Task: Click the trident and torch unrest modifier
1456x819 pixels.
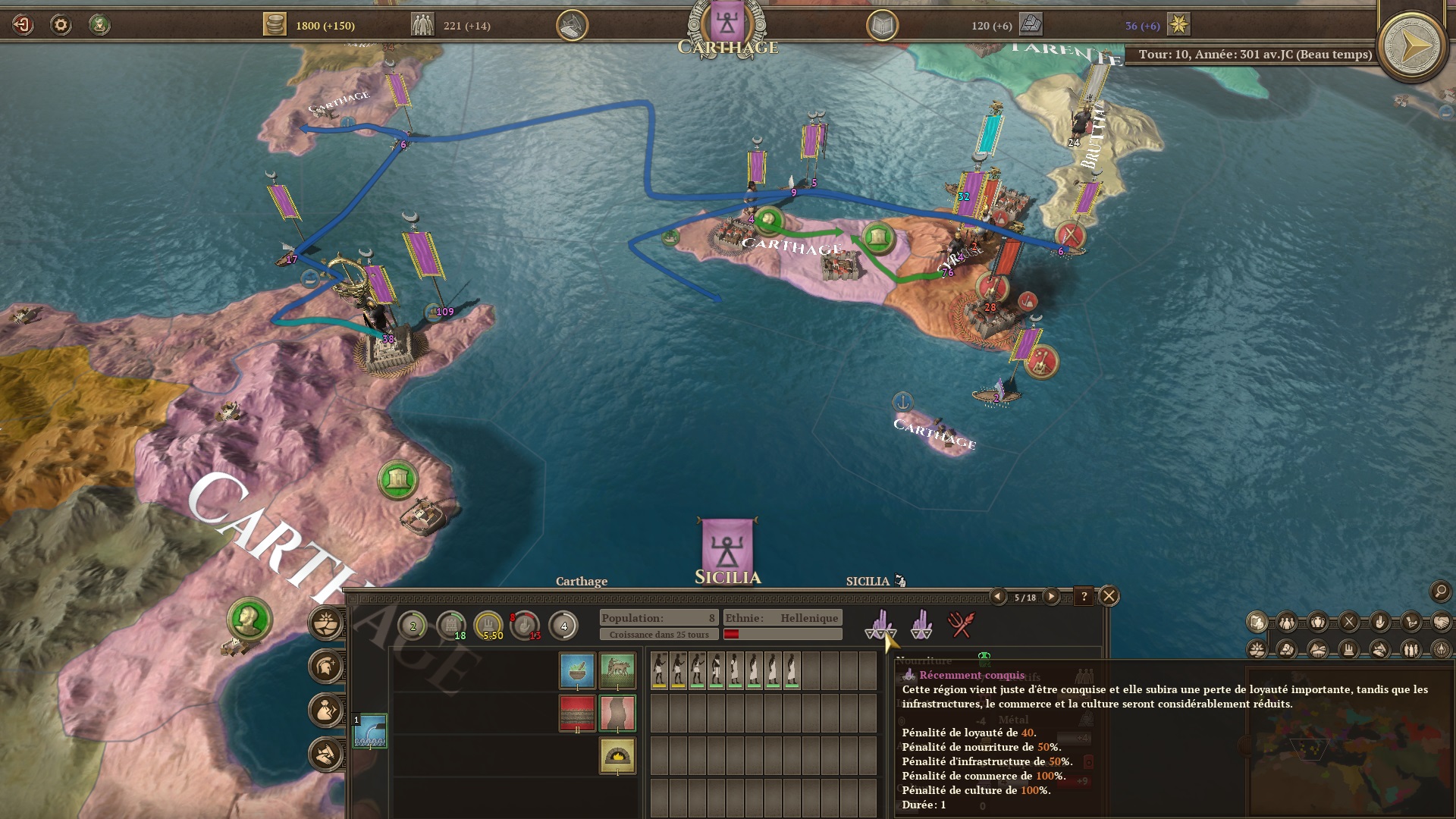Action: (x=961, y=625)
